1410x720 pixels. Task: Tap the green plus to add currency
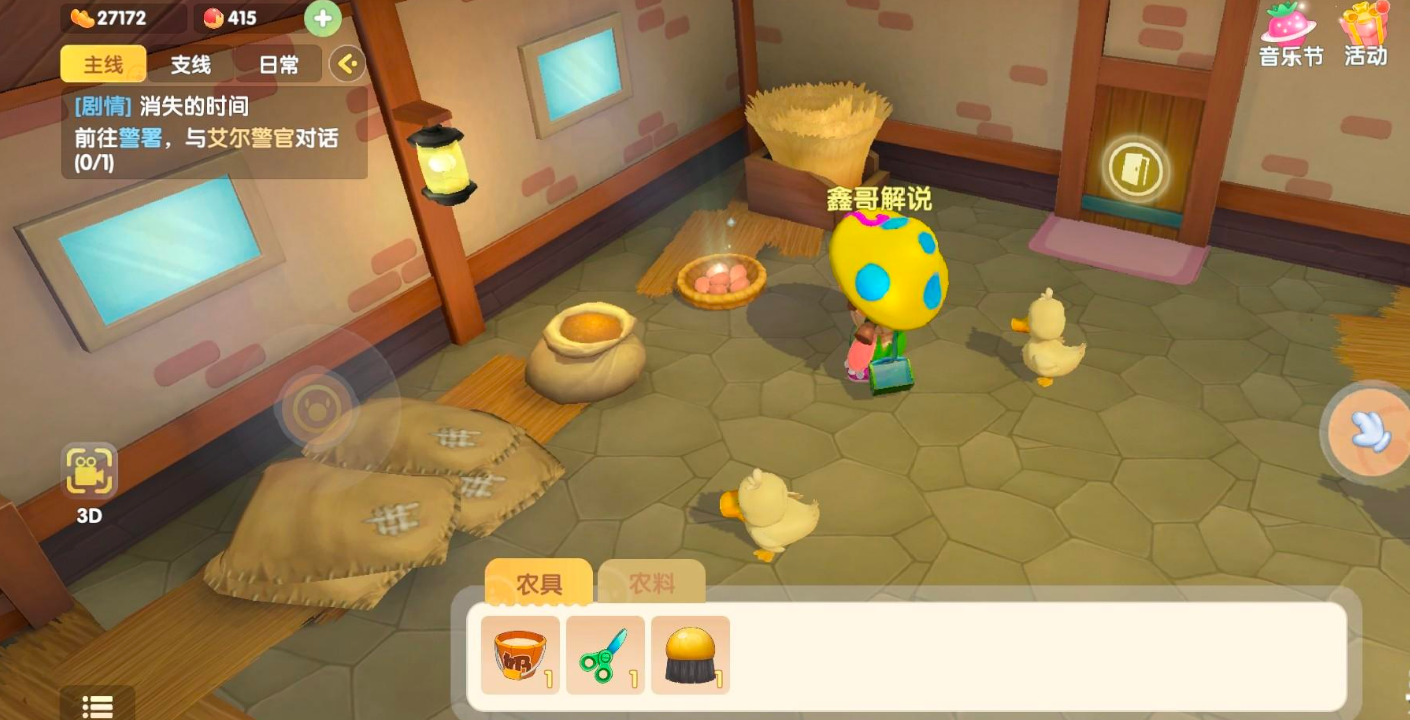click(x=322, y=18)
